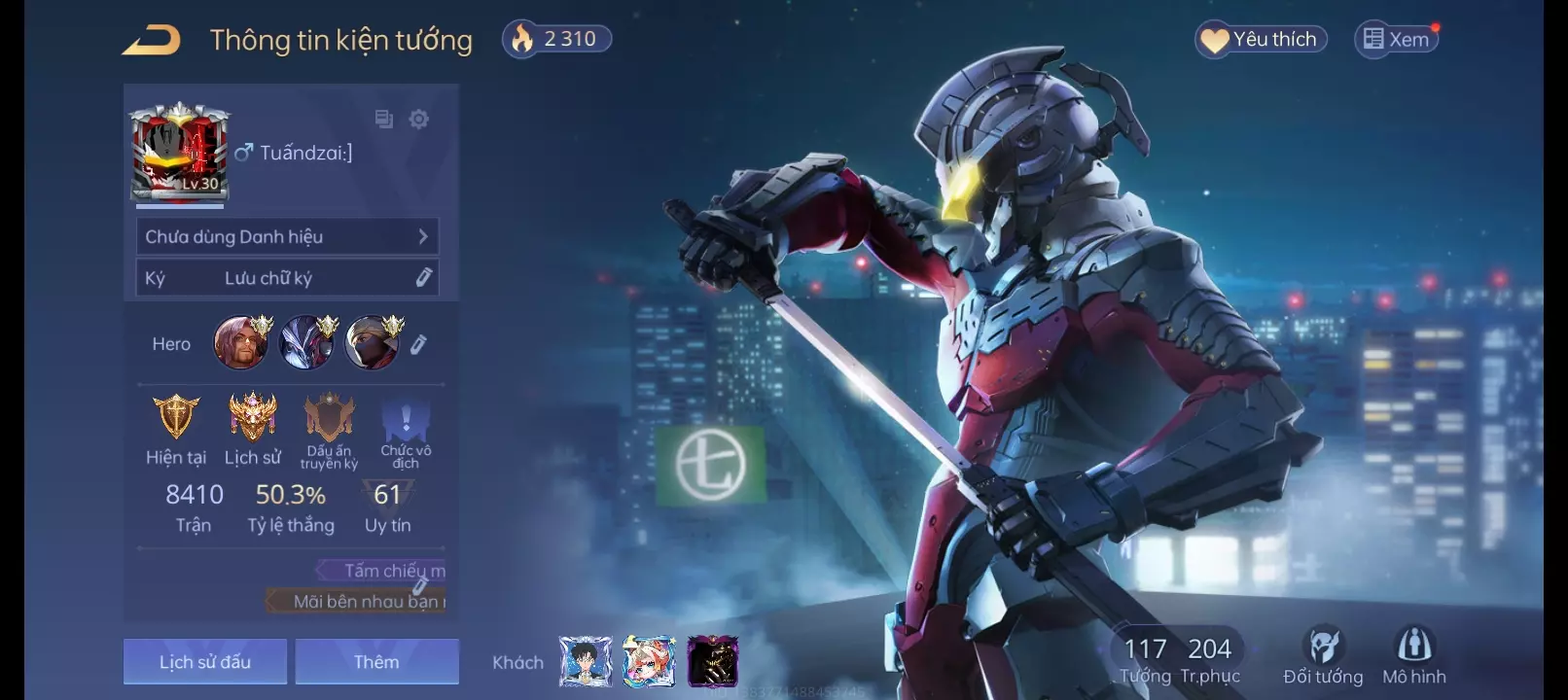Edit the featured Hero list pencil

(x=418, y=344)
